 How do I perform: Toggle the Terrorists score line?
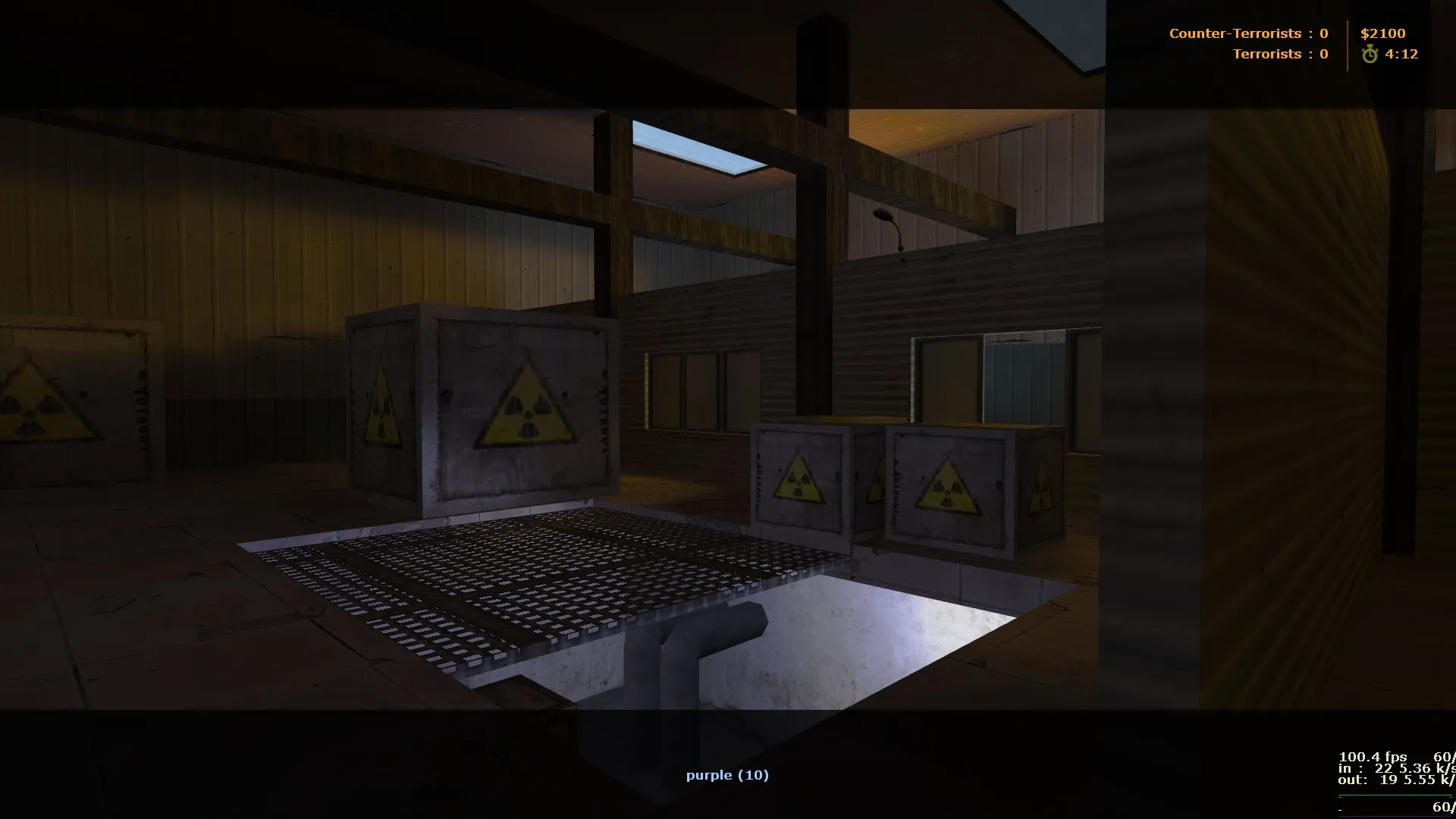coord(1282,53)
